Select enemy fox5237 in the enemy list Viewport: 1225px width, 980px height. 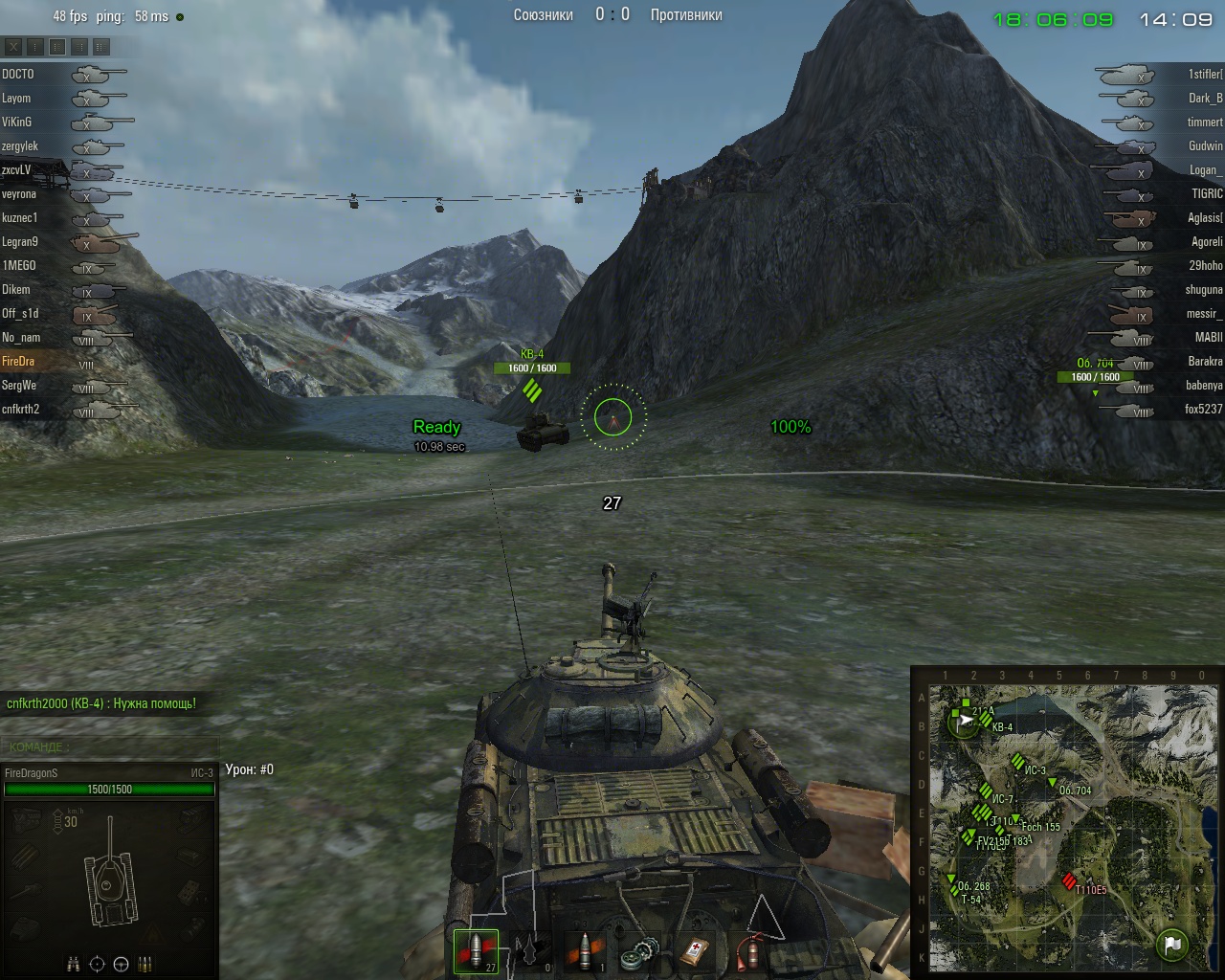(1203, 410)
